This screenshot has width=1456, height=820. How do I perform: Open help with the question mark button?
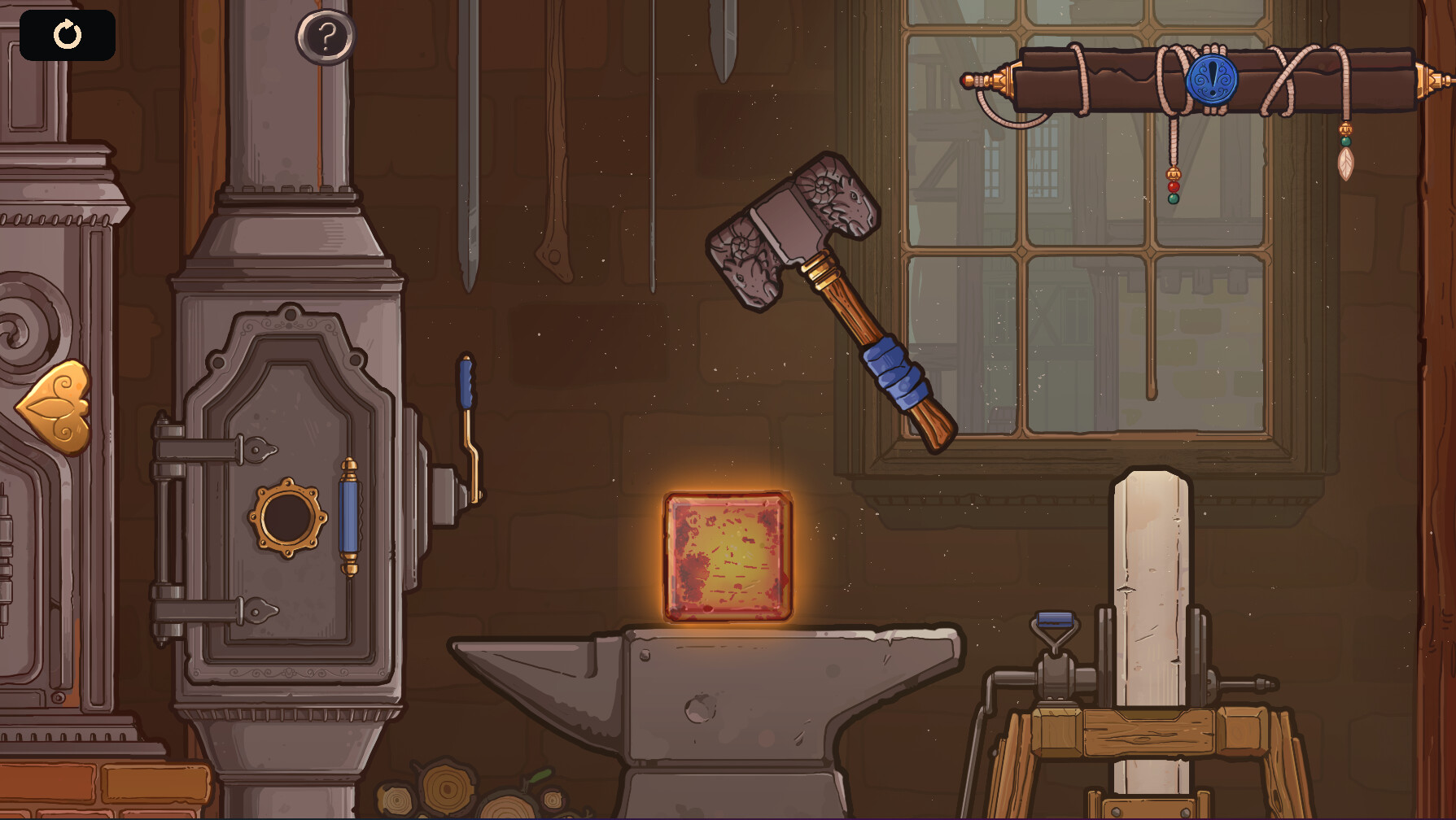pos(328,36)
